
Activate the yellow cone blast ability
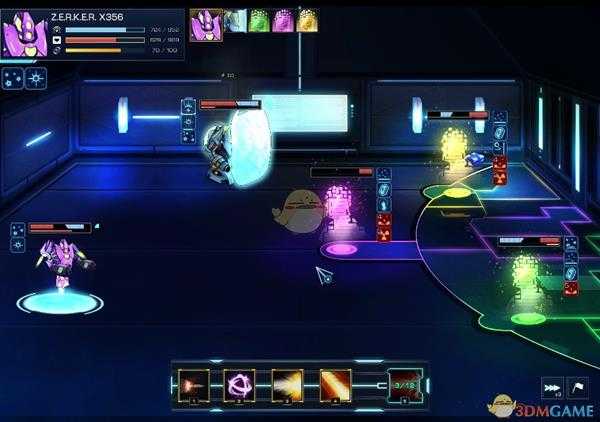tap(287, 385)
